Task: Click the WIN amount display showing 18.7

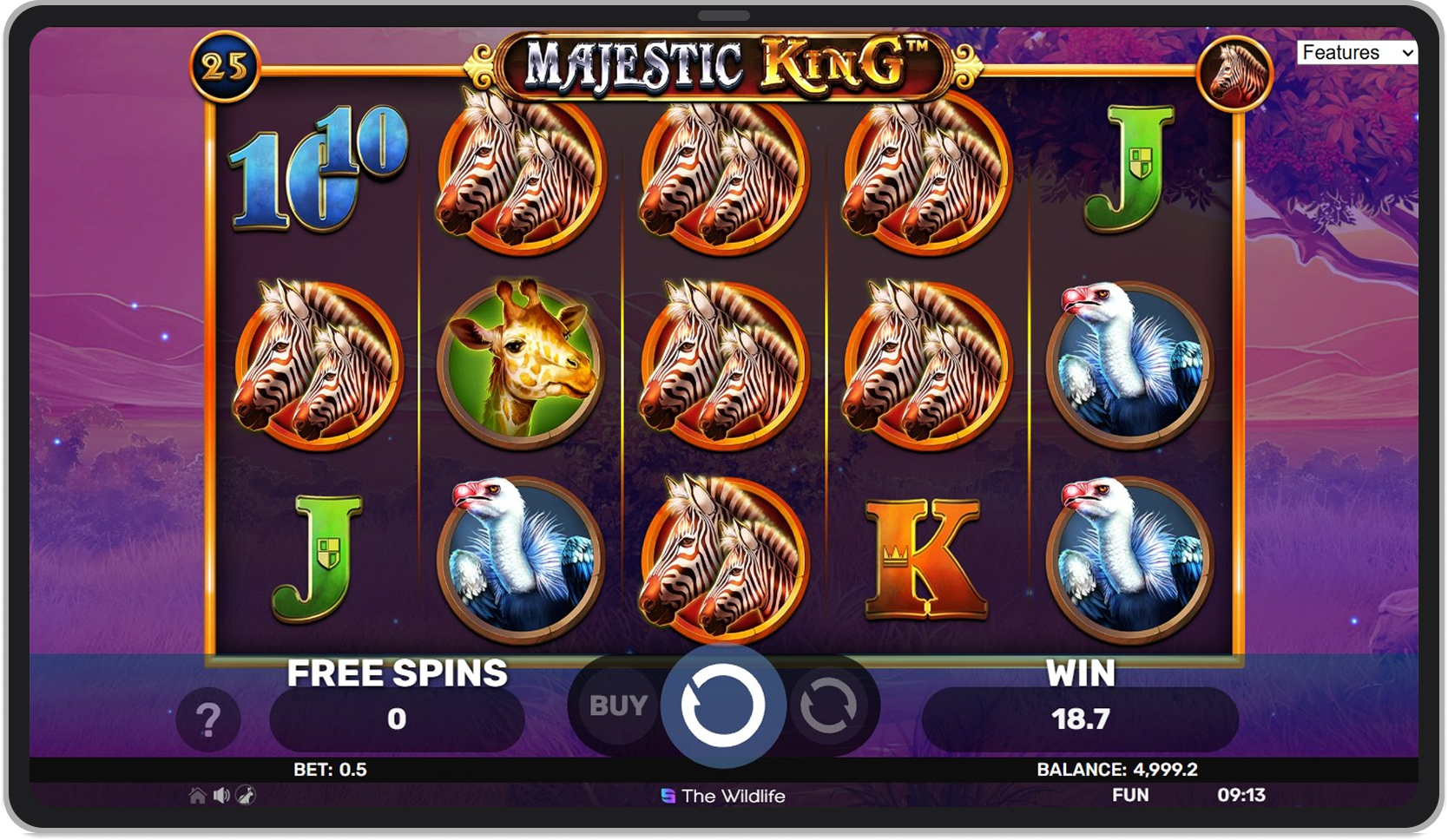Action: pos(1080,718)
